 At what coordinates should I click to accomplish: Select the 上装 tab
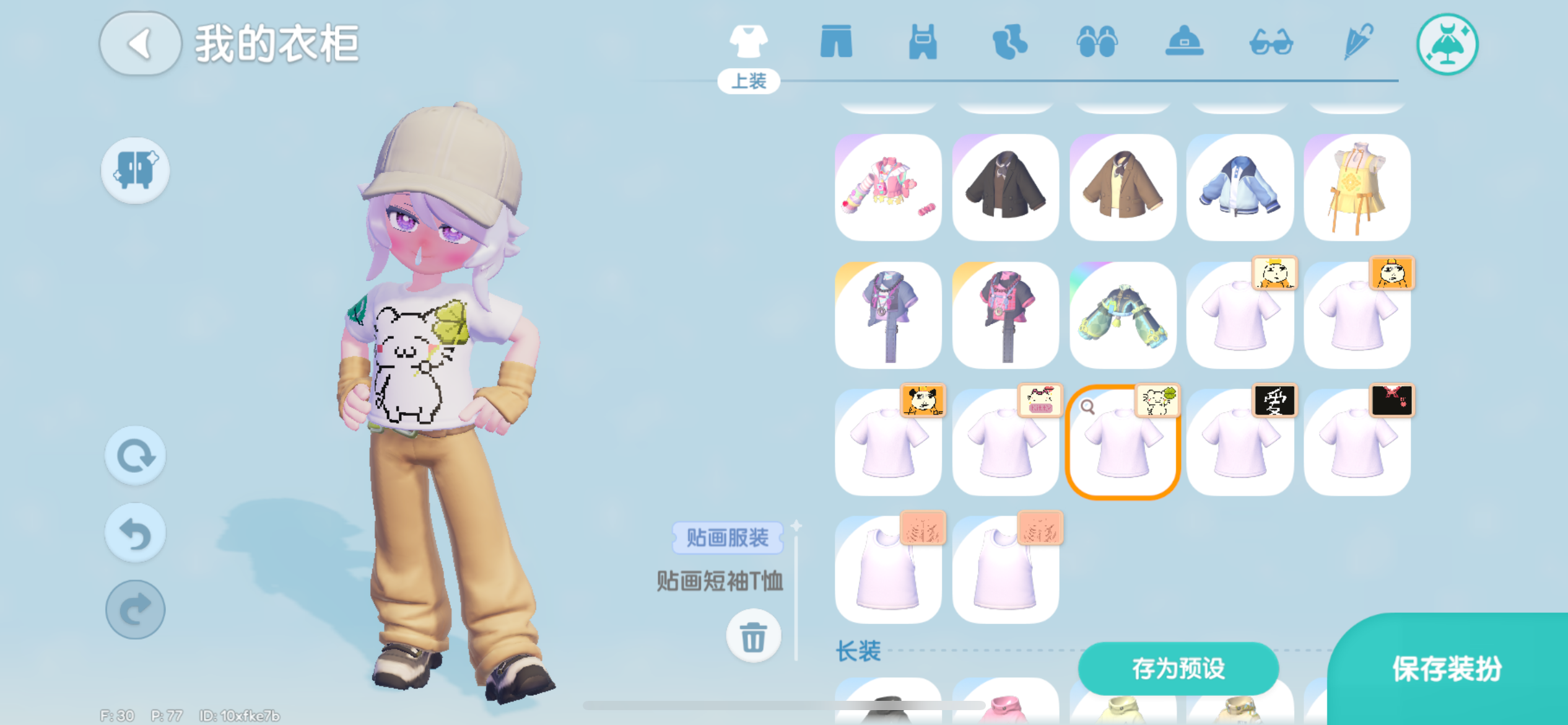tap(749, 79)
